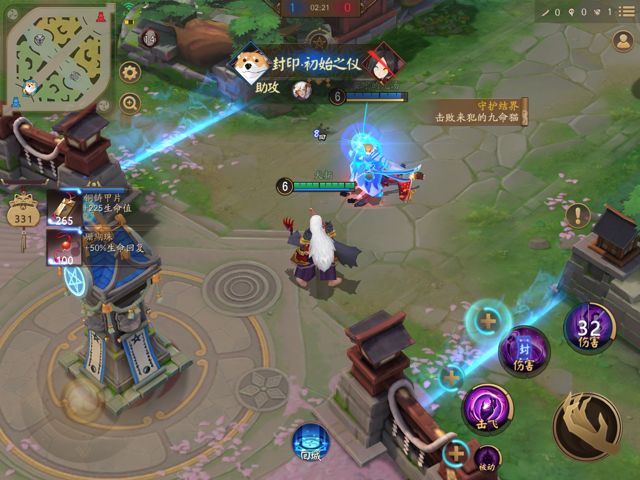Trigger the claw basic attack button
This screenshot has width=640, height=480.
pyautogui.click(x=587, y=424)
